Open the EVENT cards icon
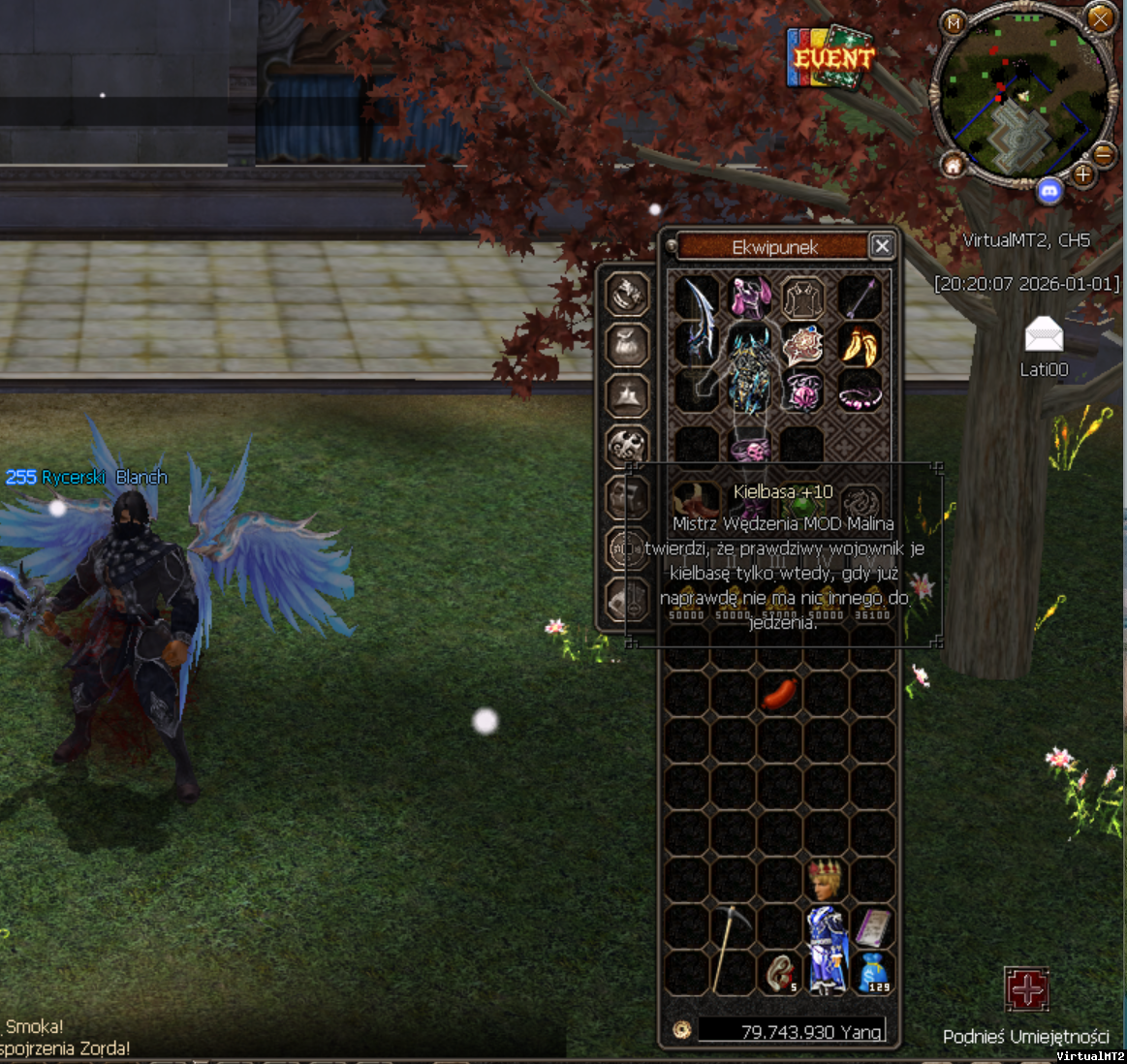1127x1064 pixels. click(831, 56)
